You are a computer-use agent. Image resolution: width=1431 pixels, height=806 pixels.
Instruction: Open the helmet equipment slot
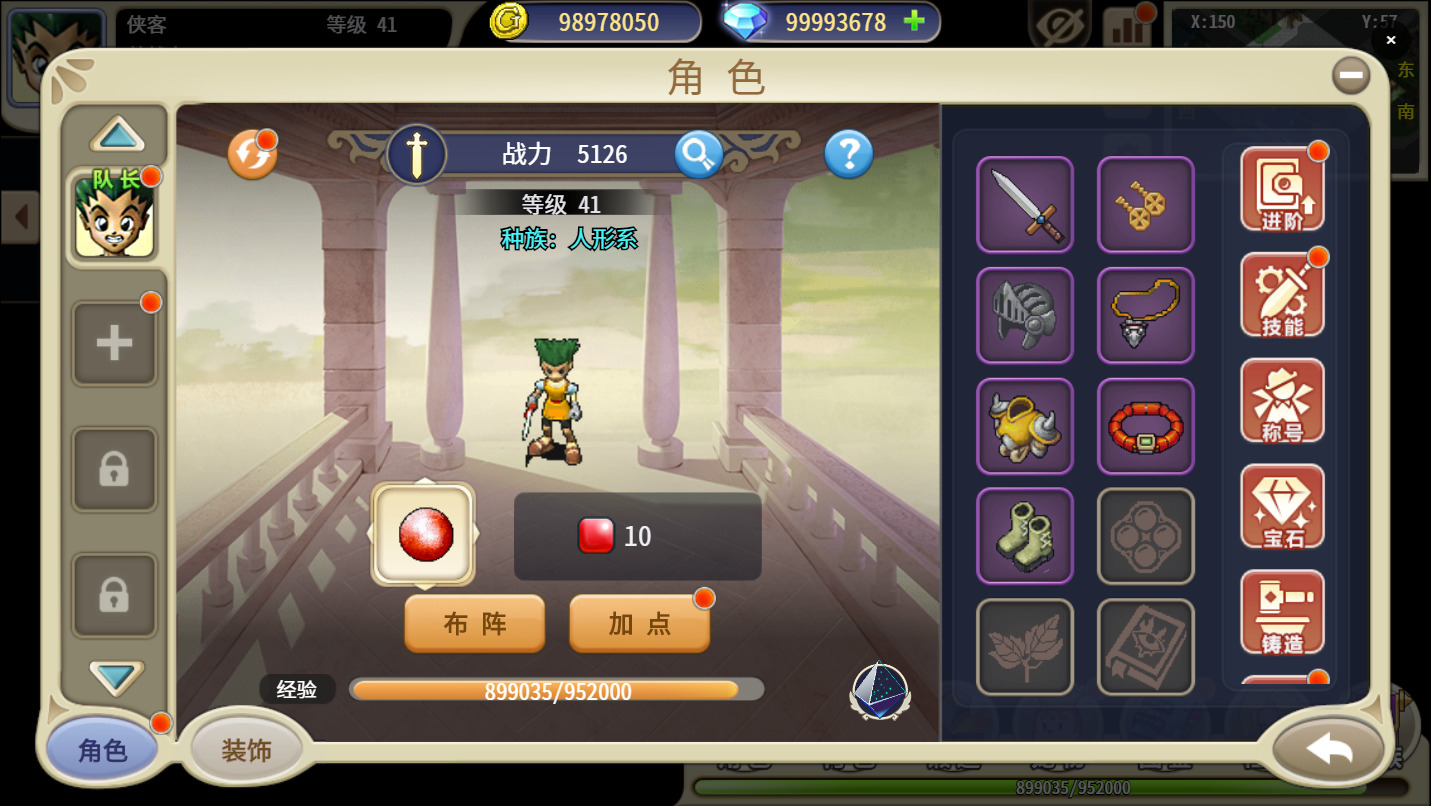(x=1024, y=316)
